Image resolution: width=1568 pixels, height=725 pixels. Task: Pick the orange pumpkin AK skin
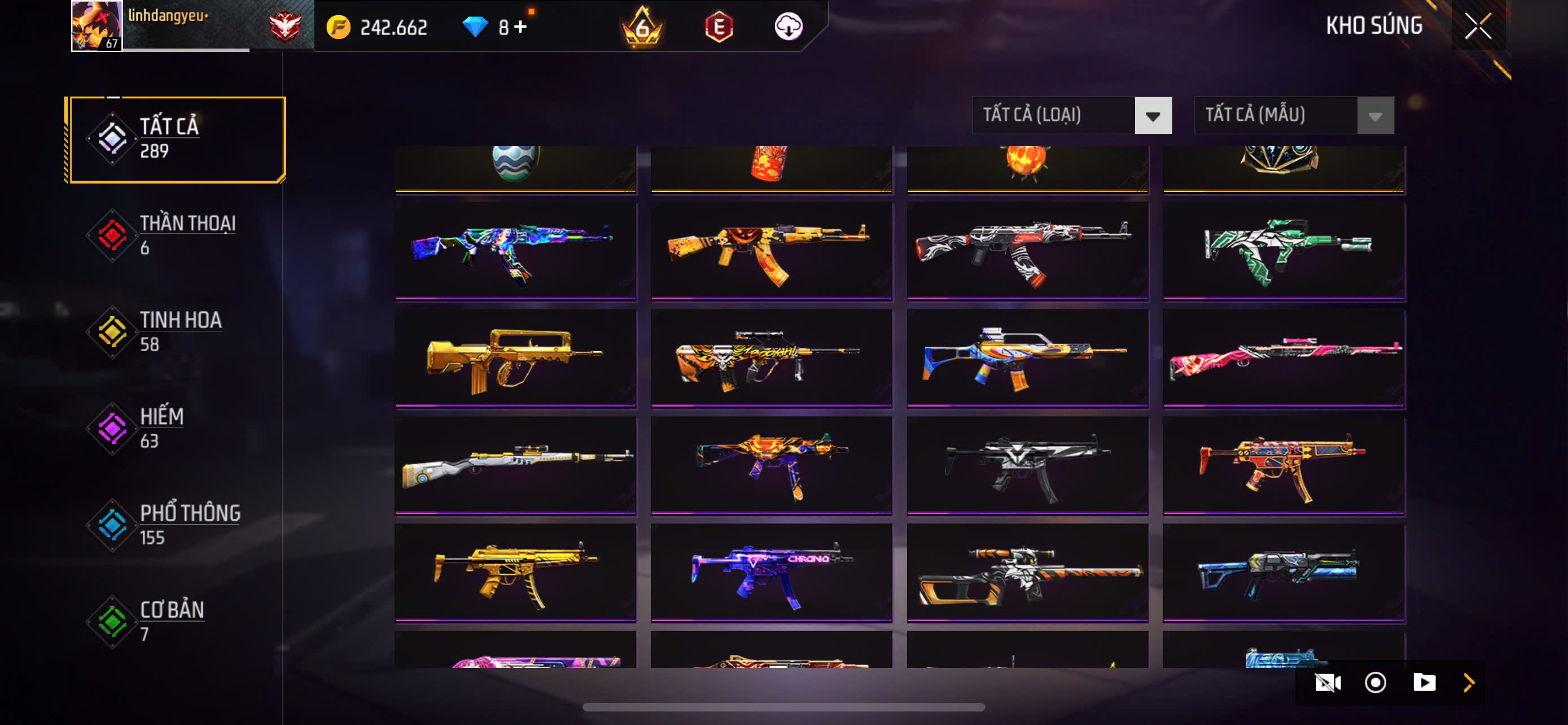pyautogui.click(x=771, y=251)
